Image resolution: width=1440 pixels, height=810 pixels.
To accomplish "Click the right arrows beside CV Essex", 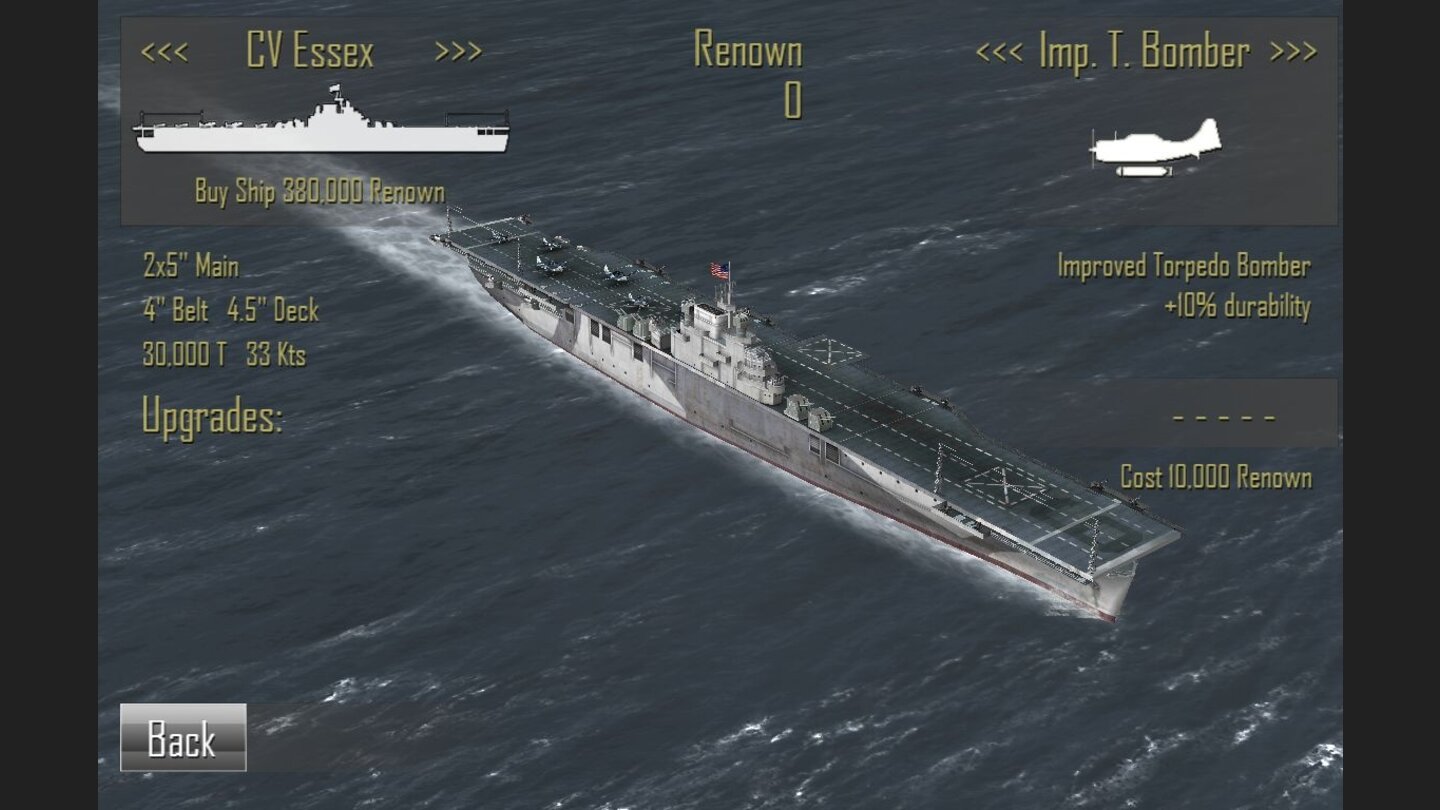I will click(460, 52).
